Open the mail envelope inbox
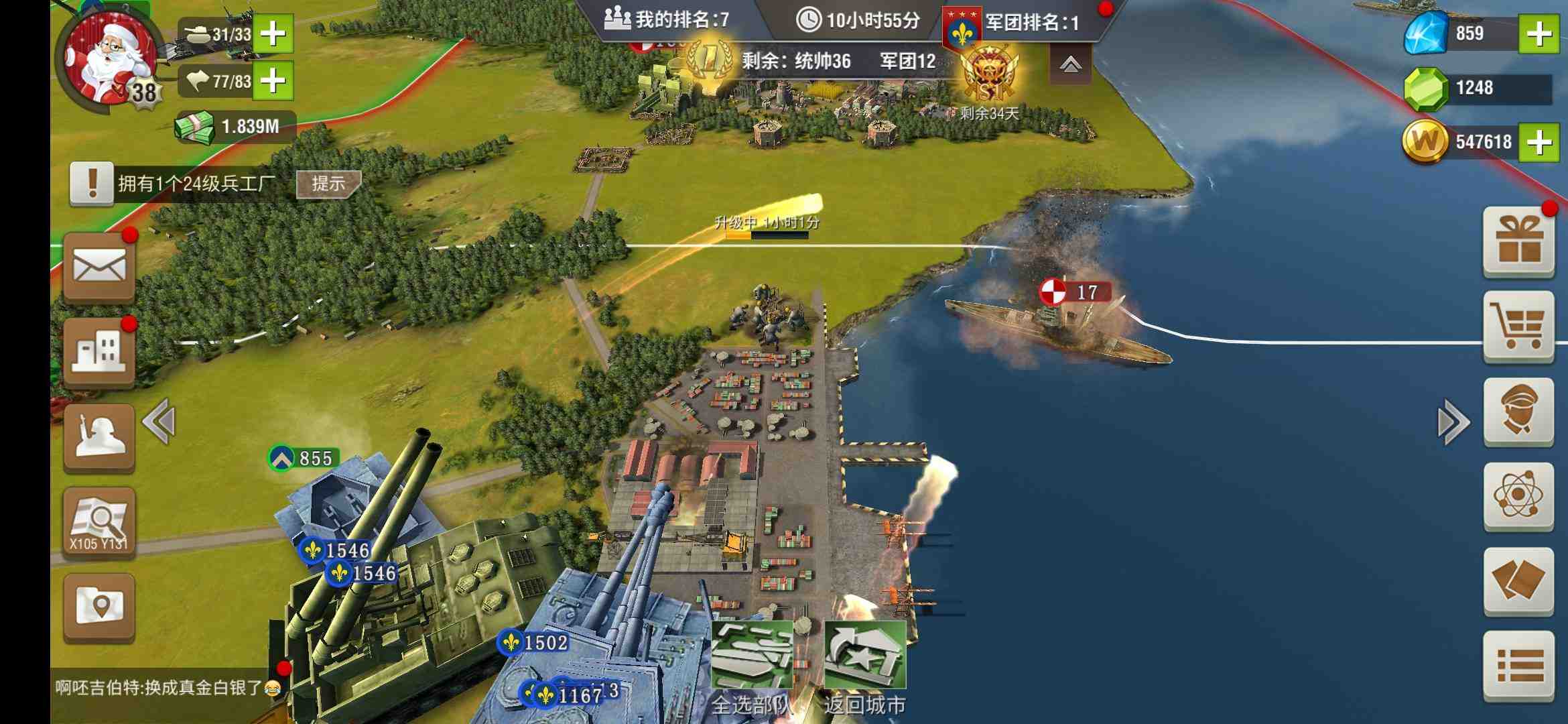Image resolution: width=1568 pixels, height=724 pixels. point(99,268)
